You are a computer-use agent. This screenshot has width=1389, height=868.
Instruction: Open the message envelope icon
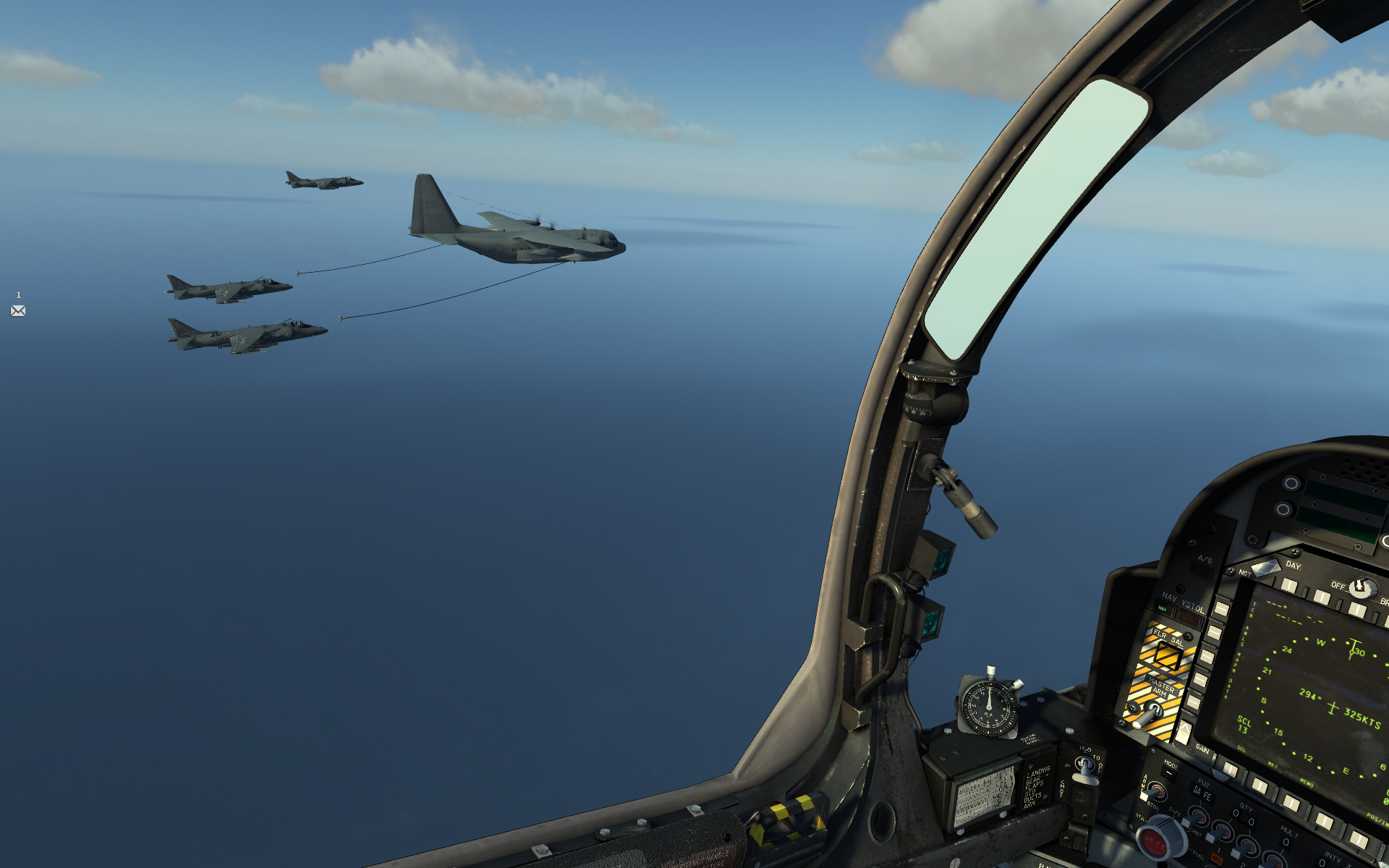(18, 311)
